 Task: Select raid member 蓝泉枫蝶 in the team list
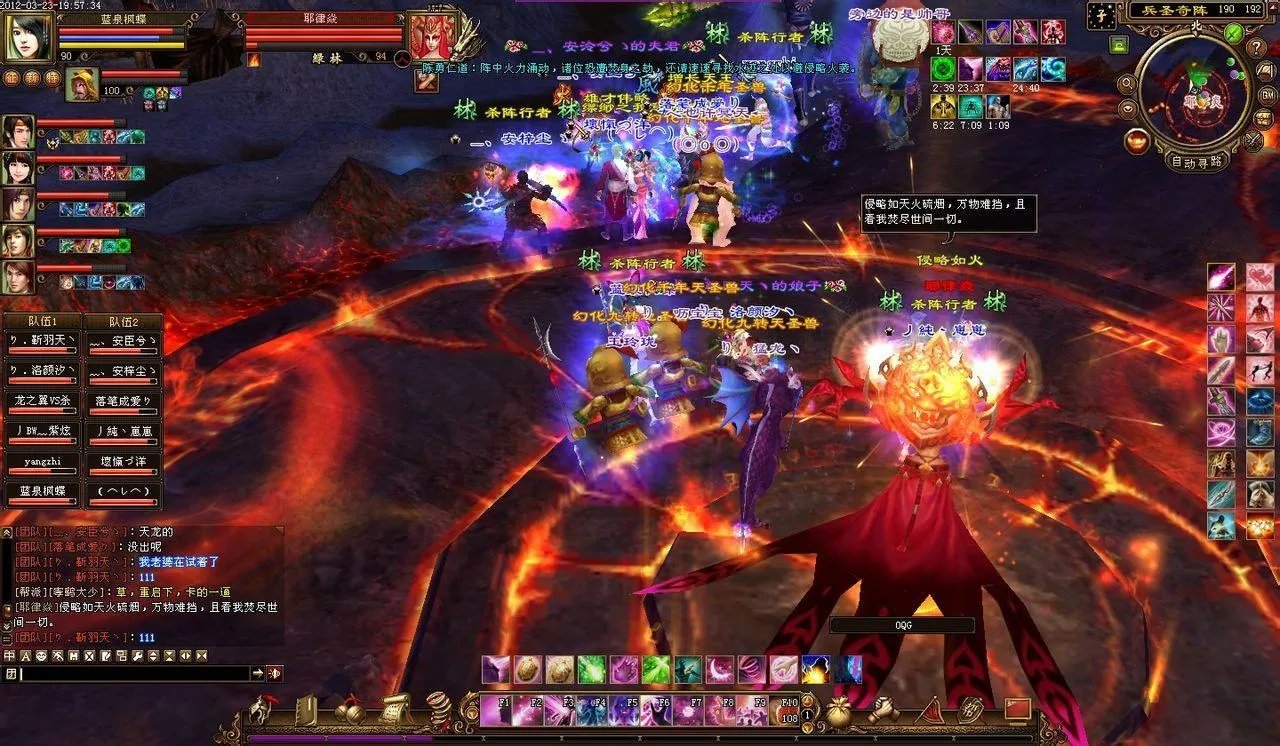[x=41, y=492]
